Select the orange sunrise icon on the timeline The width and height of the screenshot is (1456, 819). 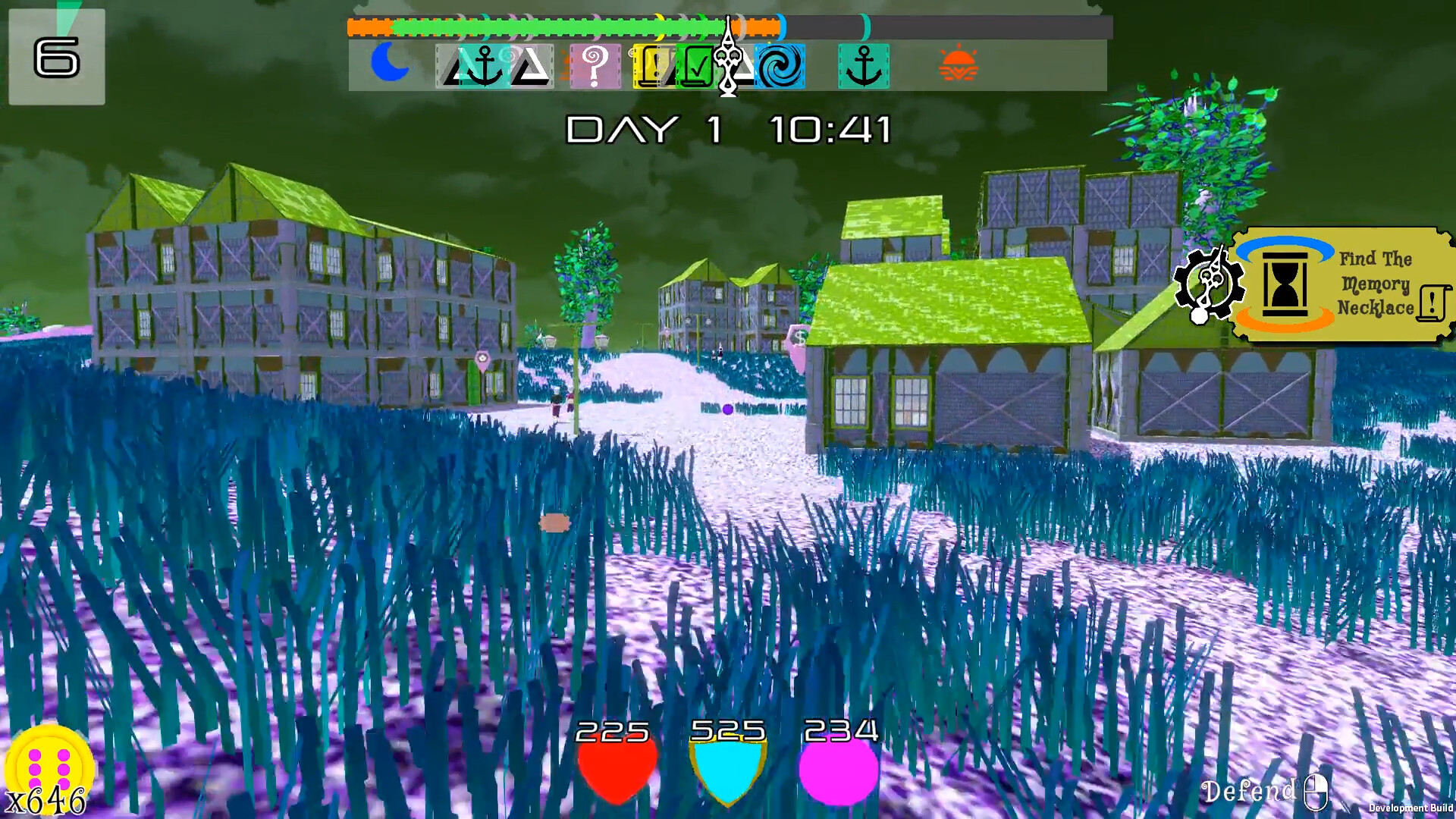(959, 61)
